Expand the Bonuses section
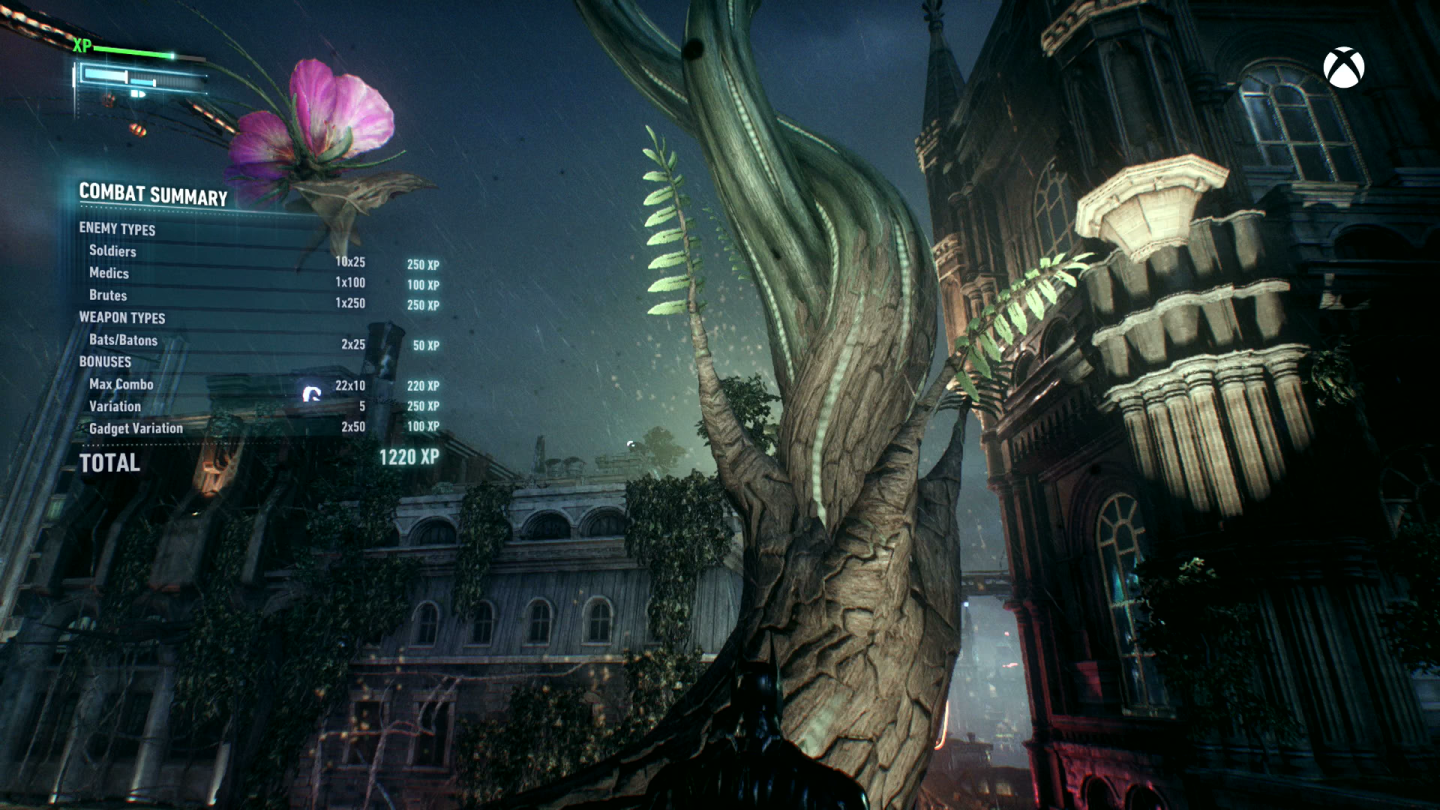The height and width of the screenshot is (810, 1440). (x=105, y=362)
